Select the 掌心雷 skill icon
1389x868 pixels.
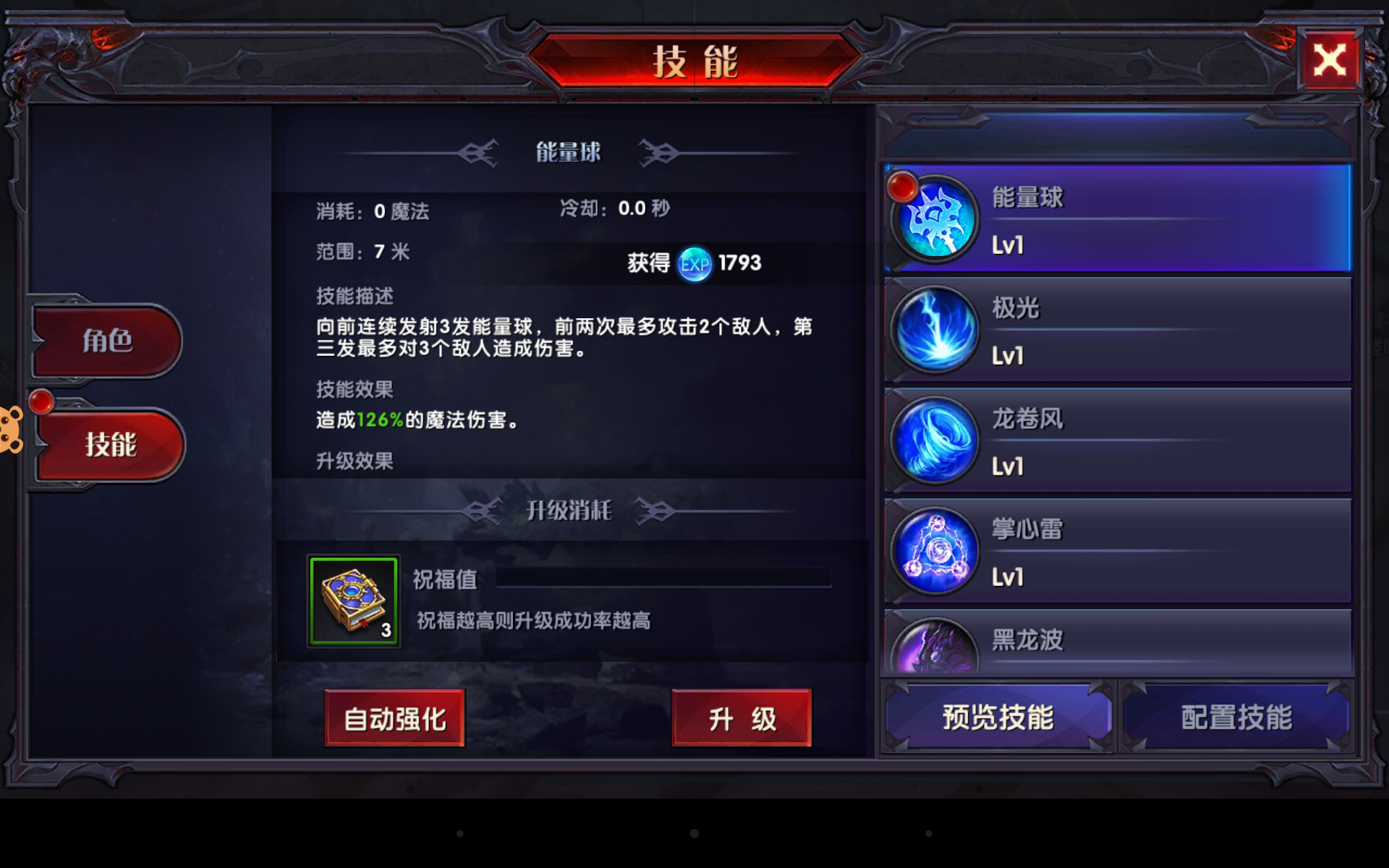pyautogui.click(x=934, y=550)
